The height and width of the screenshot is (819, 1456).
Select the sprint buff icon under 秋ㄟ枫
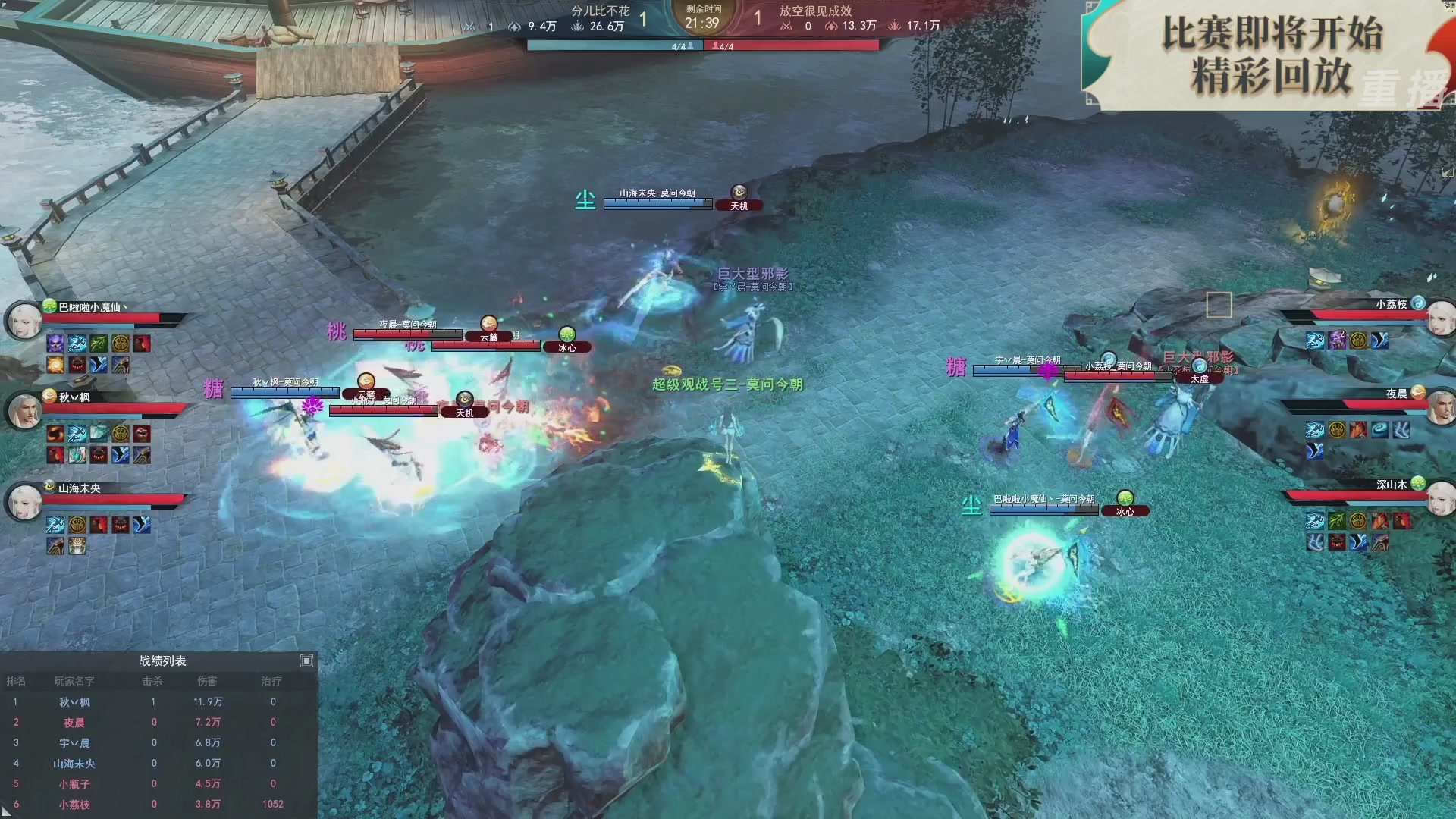pyautogui.click(x=76, y=434)
